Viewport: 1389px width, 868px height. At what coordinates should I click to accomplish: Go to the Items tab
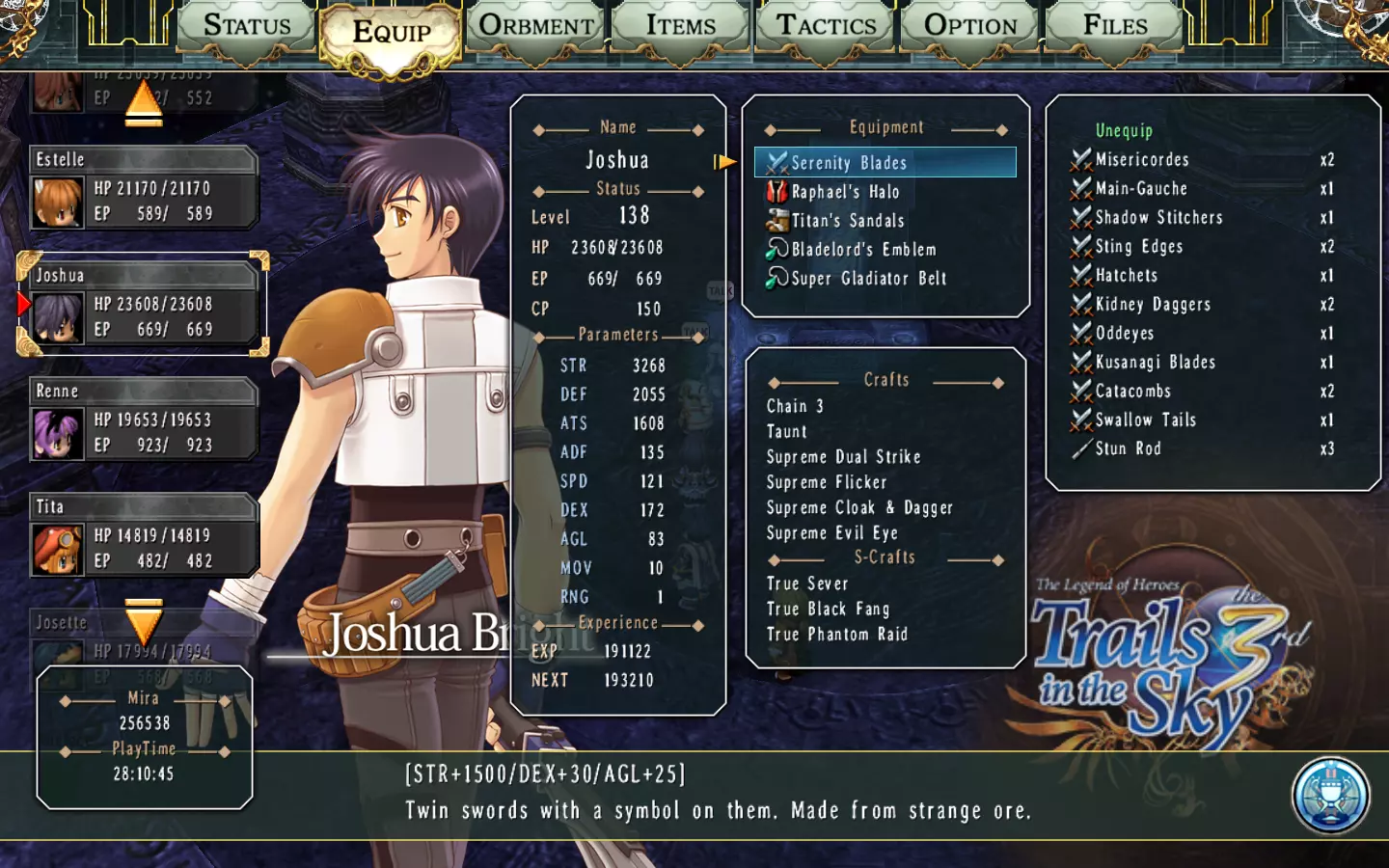[681, 27]
